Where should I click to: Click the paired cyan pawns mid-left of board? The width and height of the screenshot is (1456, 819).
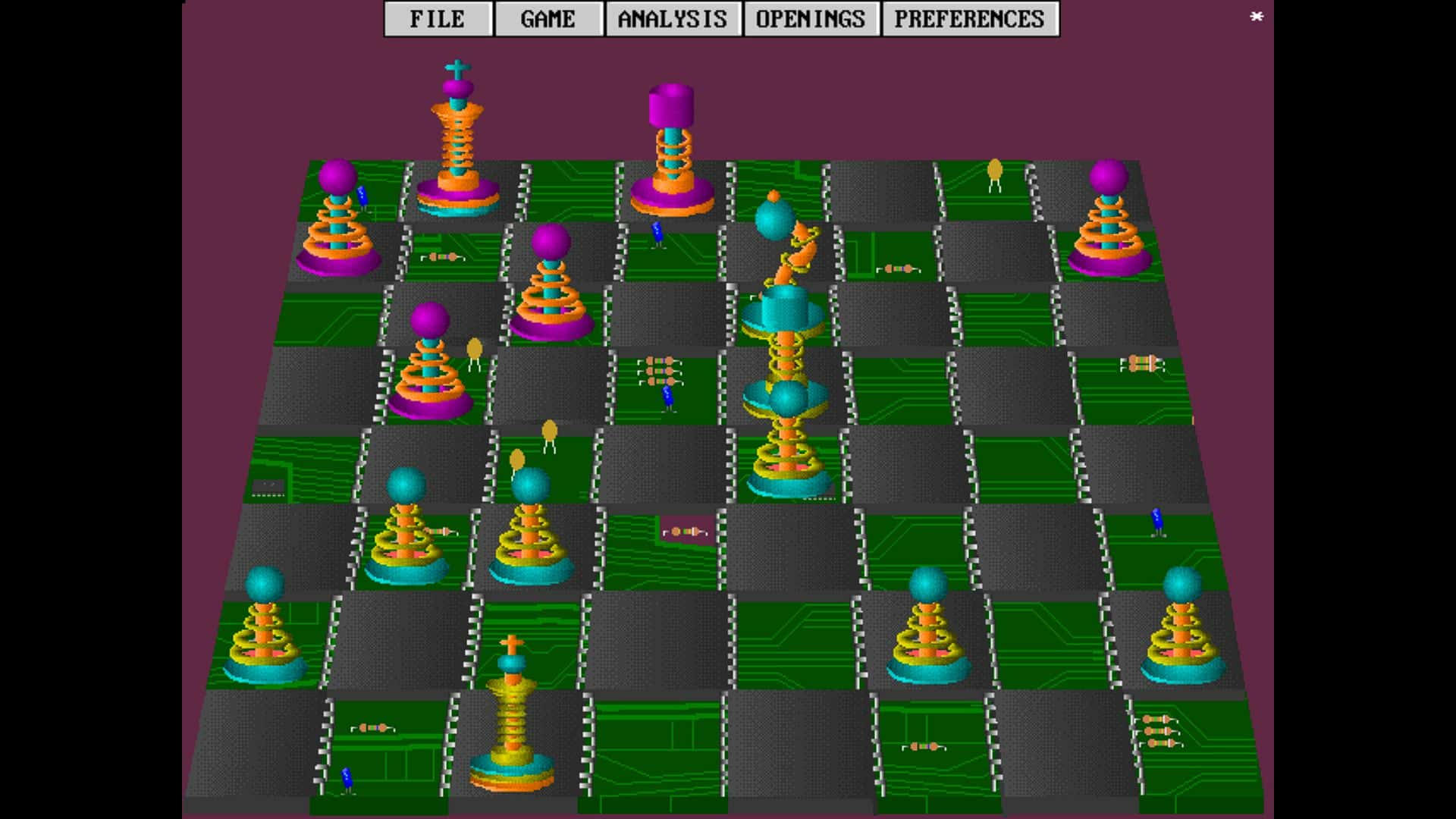point(470,531)
